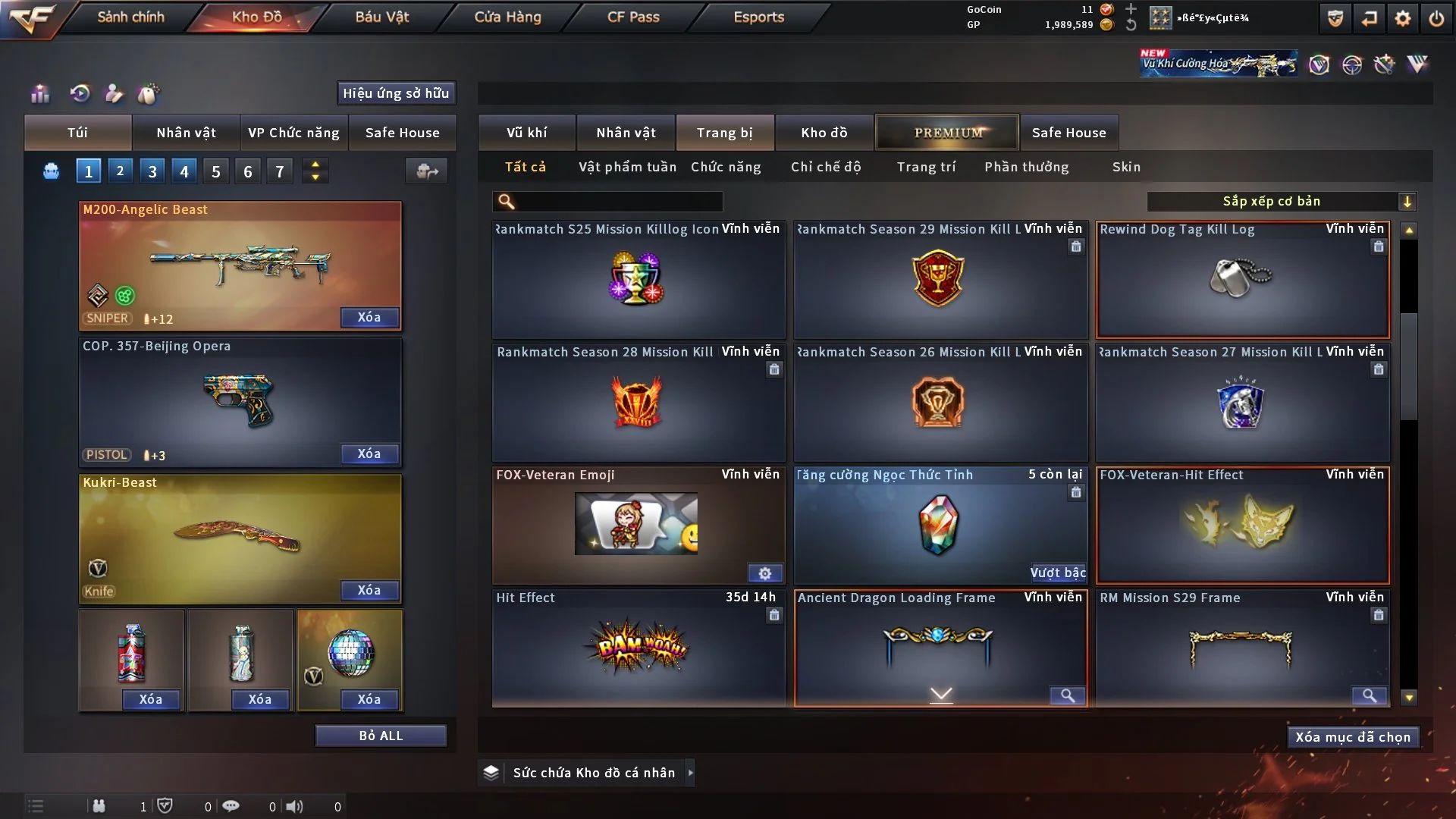The width and height of the screenshot is (1456, 819).
Task: Select the Skin filter
Action: pos(1126,167)
